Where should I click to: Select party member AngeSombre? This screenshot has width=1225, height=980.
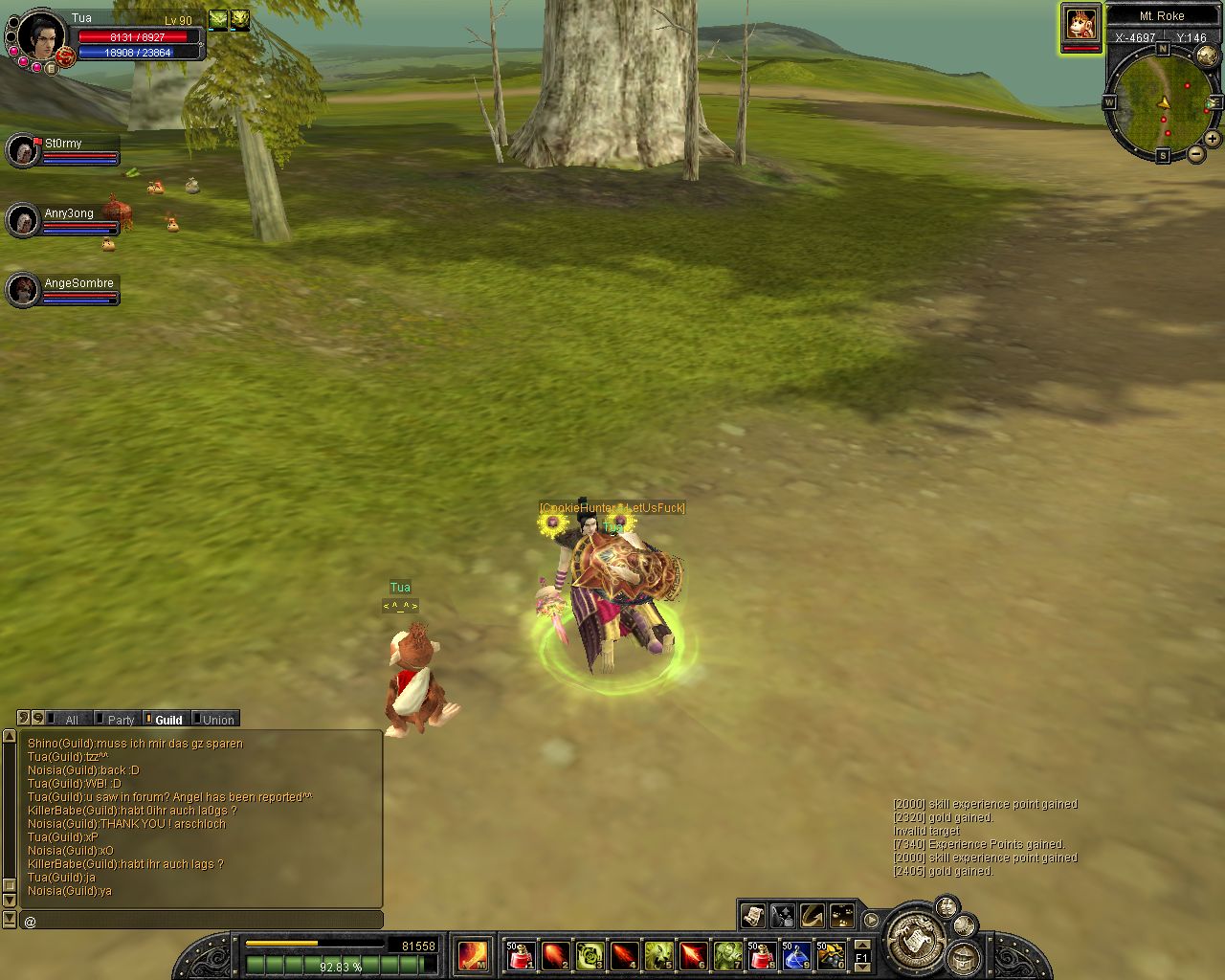(x=23, y=290)
